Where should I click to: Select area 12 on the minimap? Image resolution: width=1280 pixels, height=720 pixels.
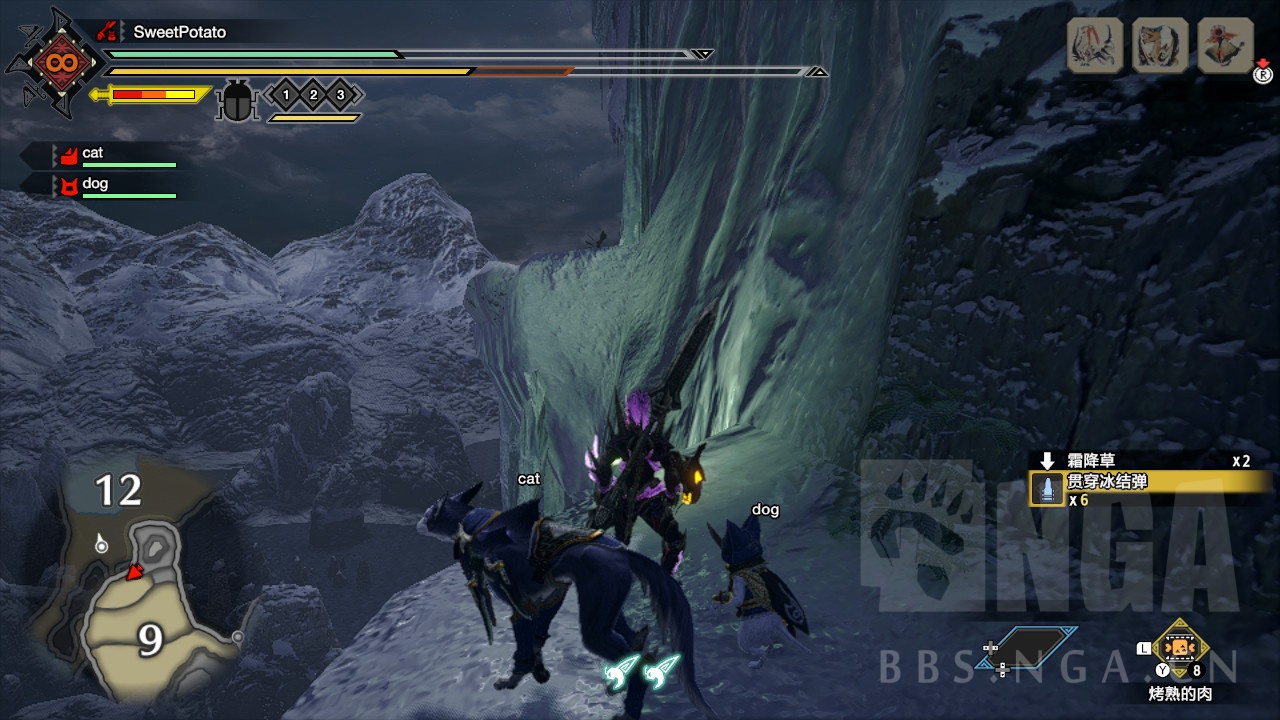(118, 491)
